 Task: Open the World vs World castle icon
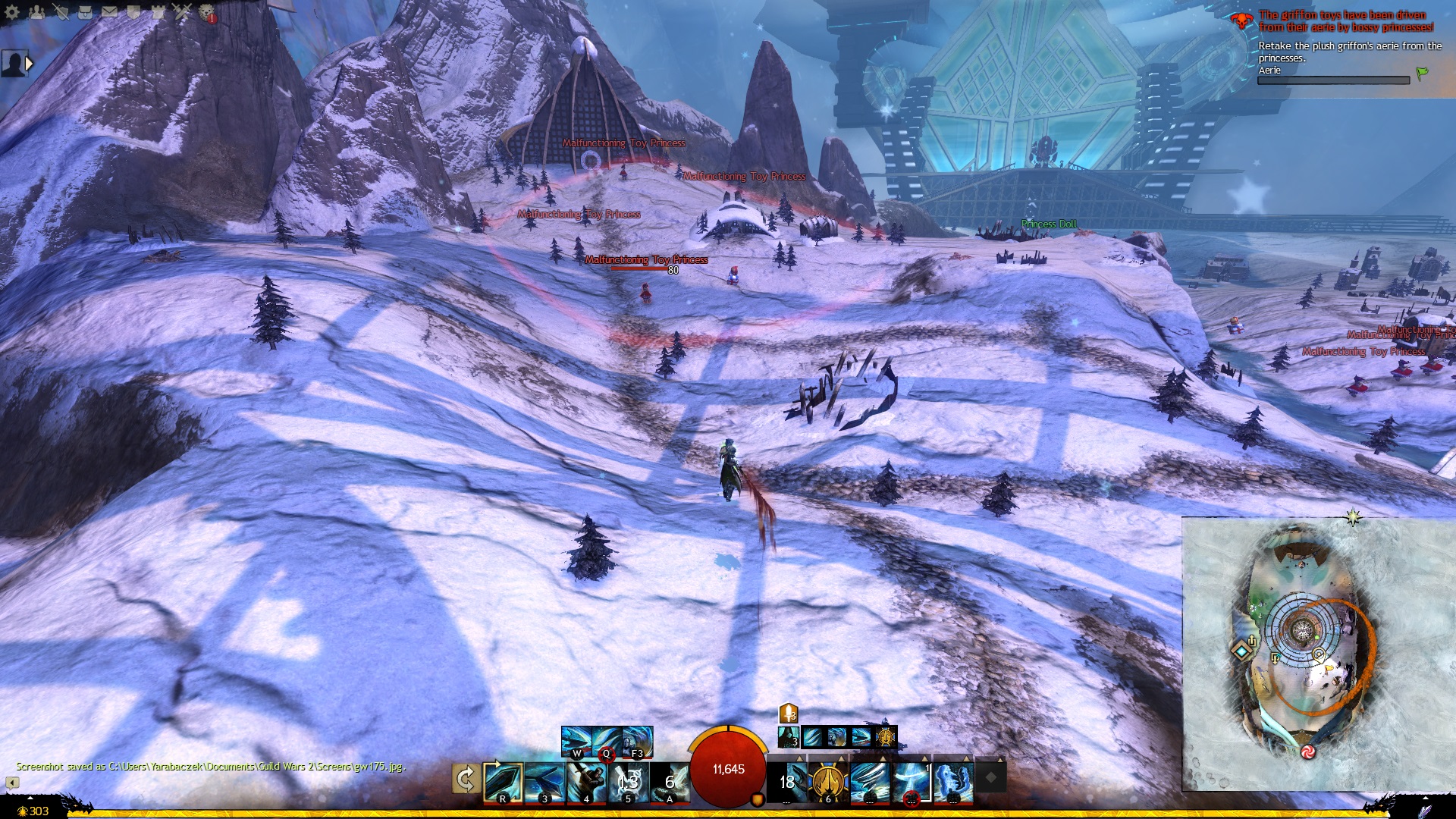[158, 11]
